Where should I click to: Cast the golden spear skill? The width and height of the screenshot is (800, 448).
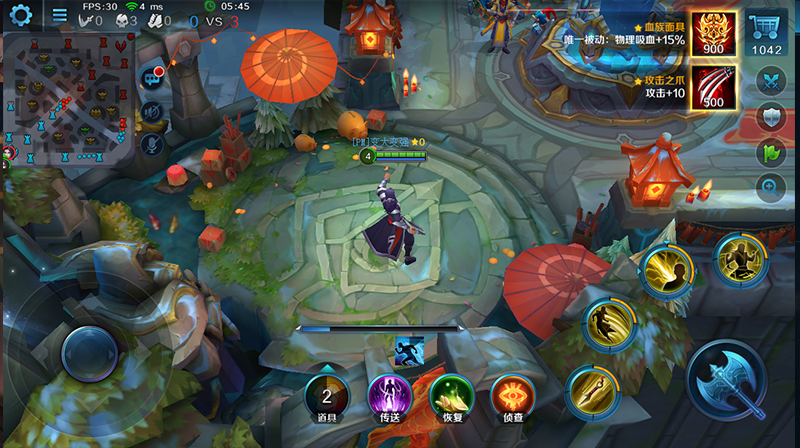click(x=593, y=390)
